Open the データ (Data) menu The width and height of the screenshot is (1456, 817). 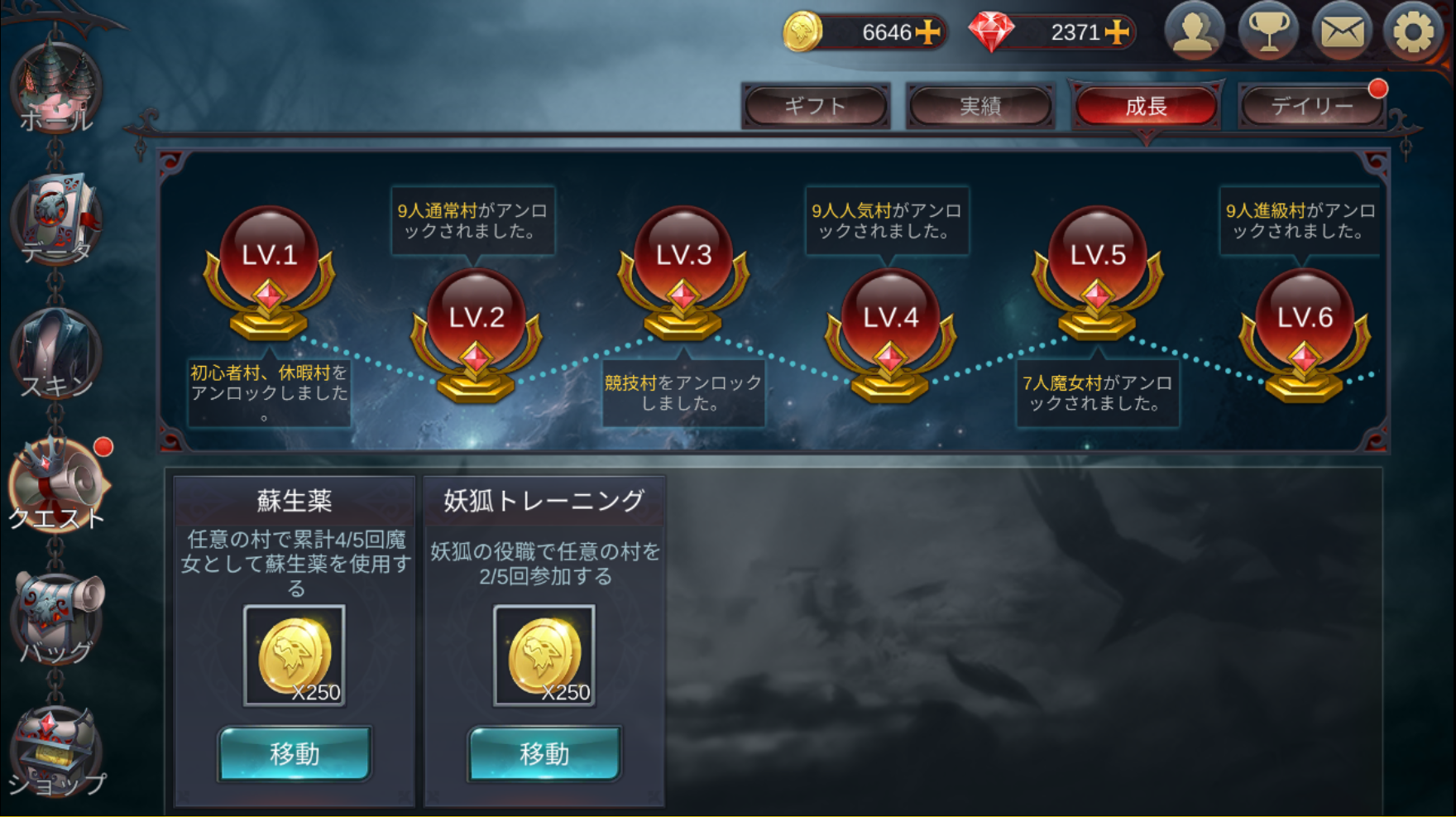(55, 221)
